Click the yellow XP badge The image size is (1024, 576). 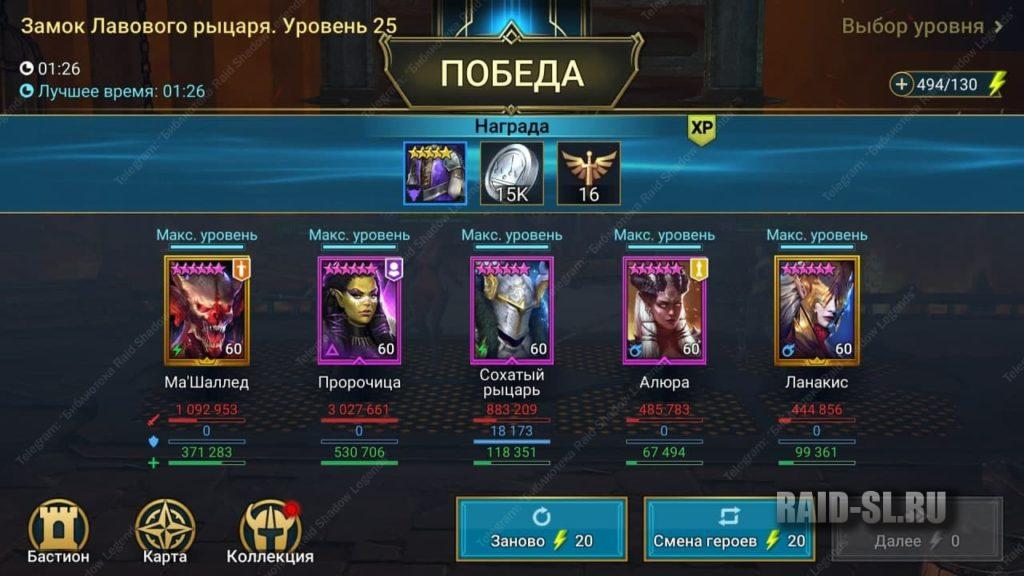(701, 129)
